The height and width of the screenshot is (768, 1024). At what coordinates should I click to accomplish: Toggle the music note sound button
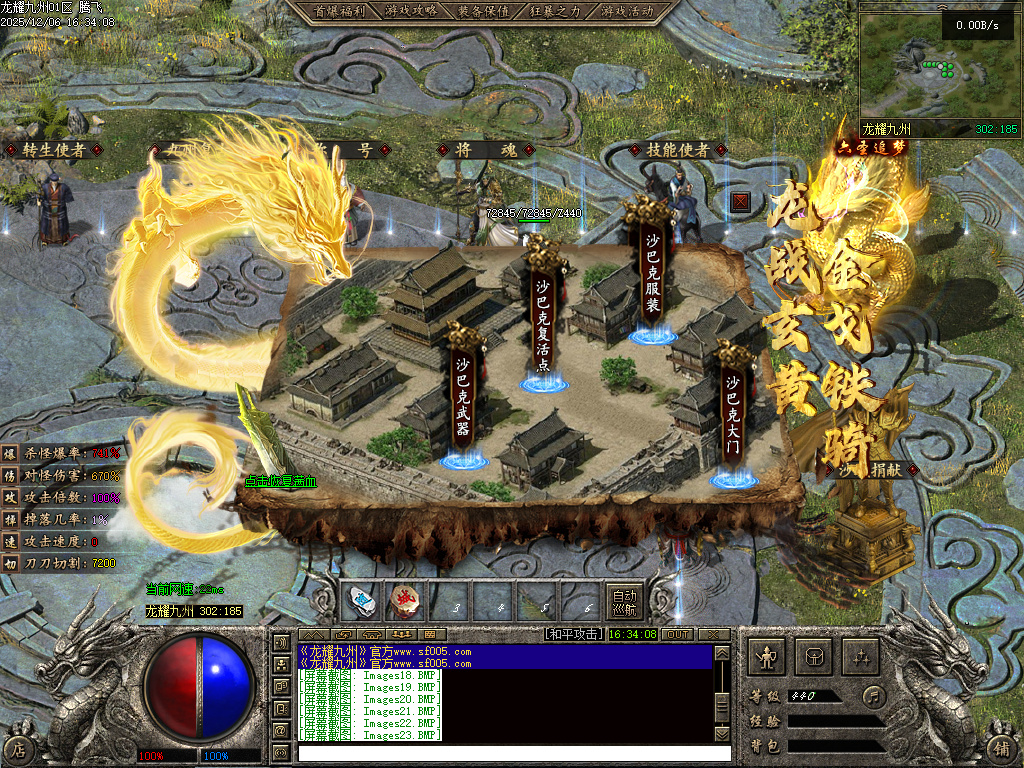point(875,695)
